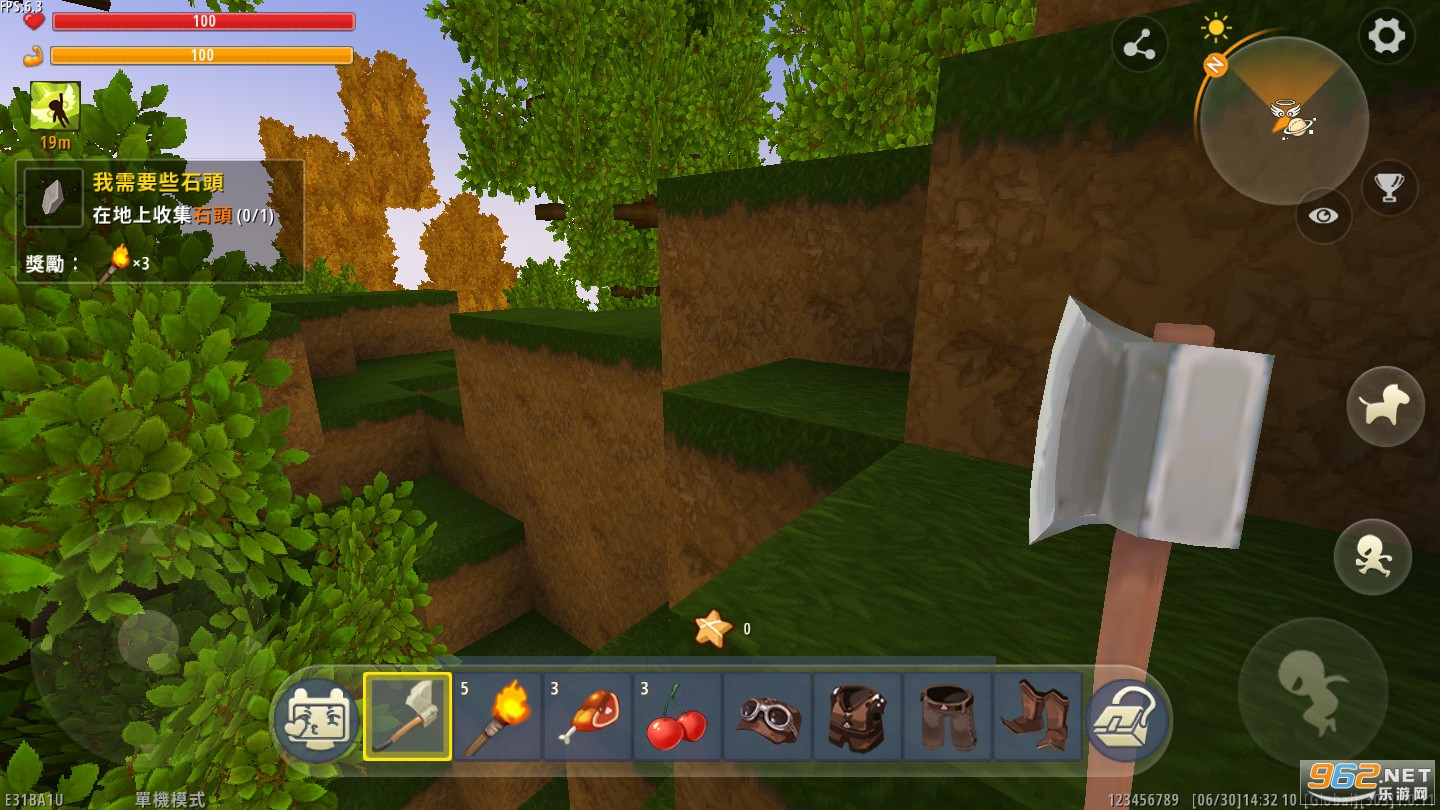
Task: Tap the mount animal button
Action: [1385, 406]
